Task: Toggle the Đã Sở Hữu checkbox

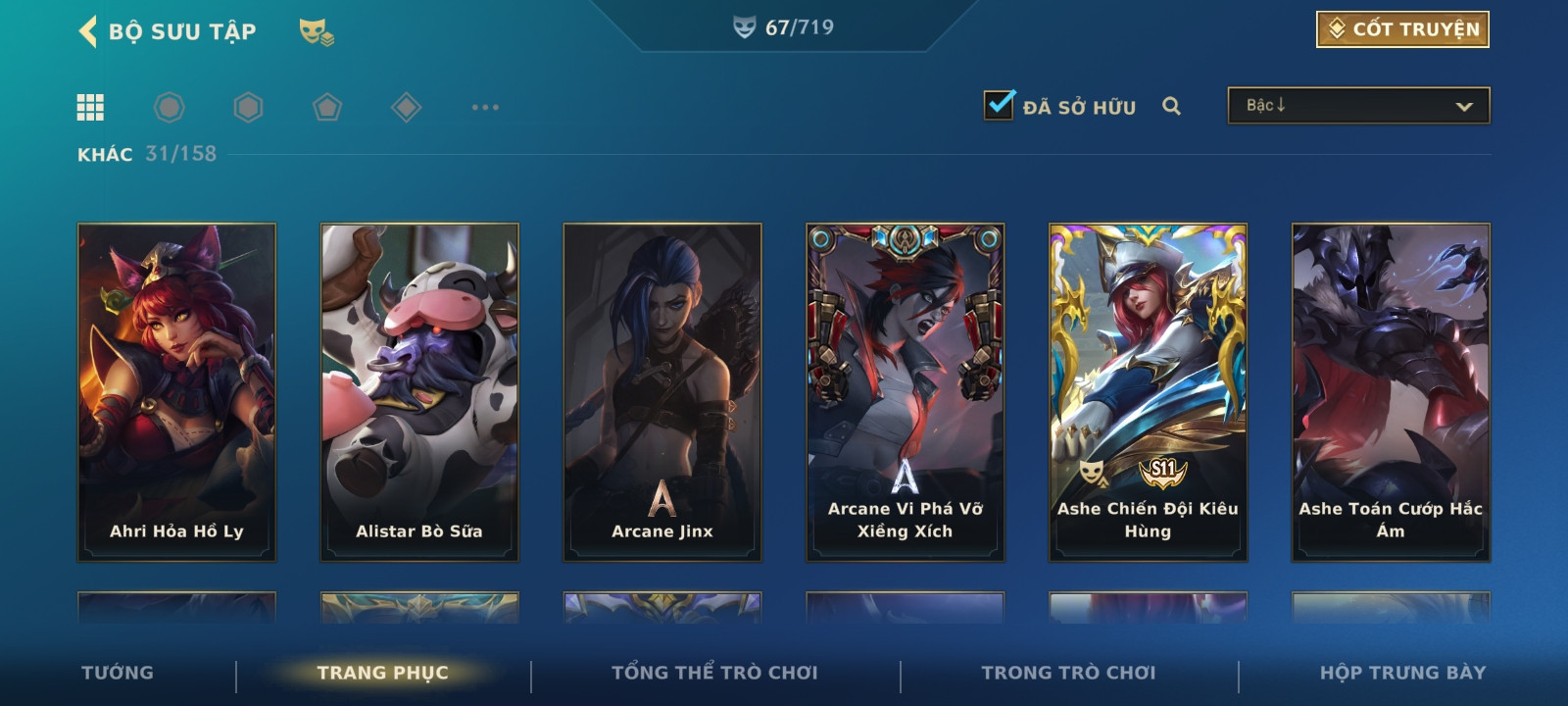Action: [1000, 105]
